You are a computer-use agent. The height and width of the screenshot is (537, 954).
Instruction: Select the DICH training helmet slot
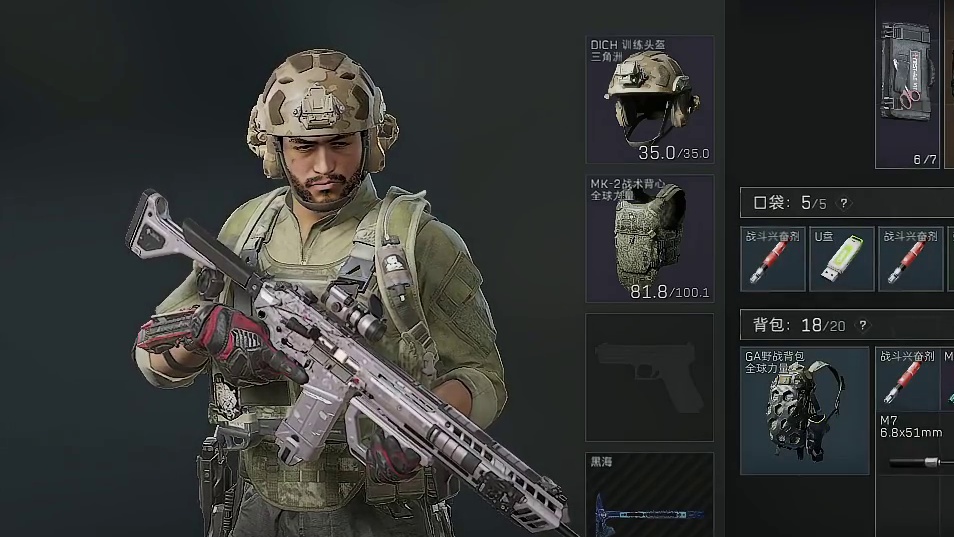(650, 100)
